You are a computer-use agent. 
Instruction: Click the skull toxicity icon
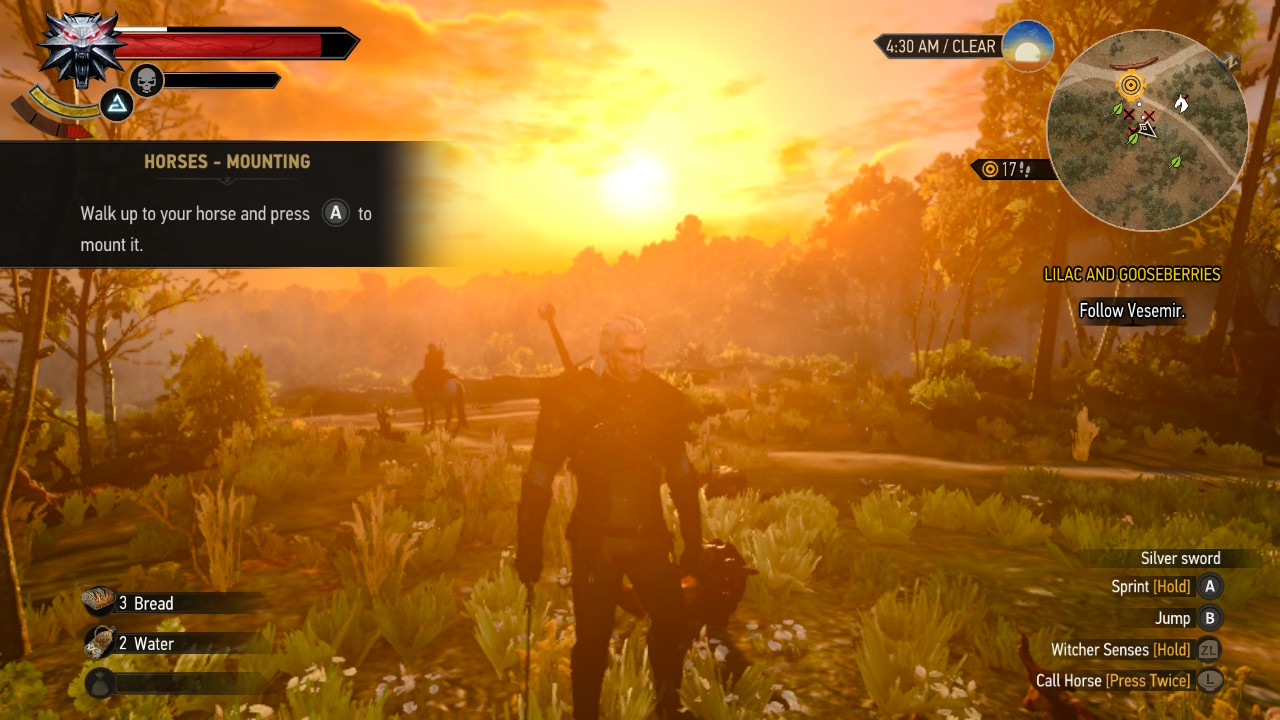147,80
